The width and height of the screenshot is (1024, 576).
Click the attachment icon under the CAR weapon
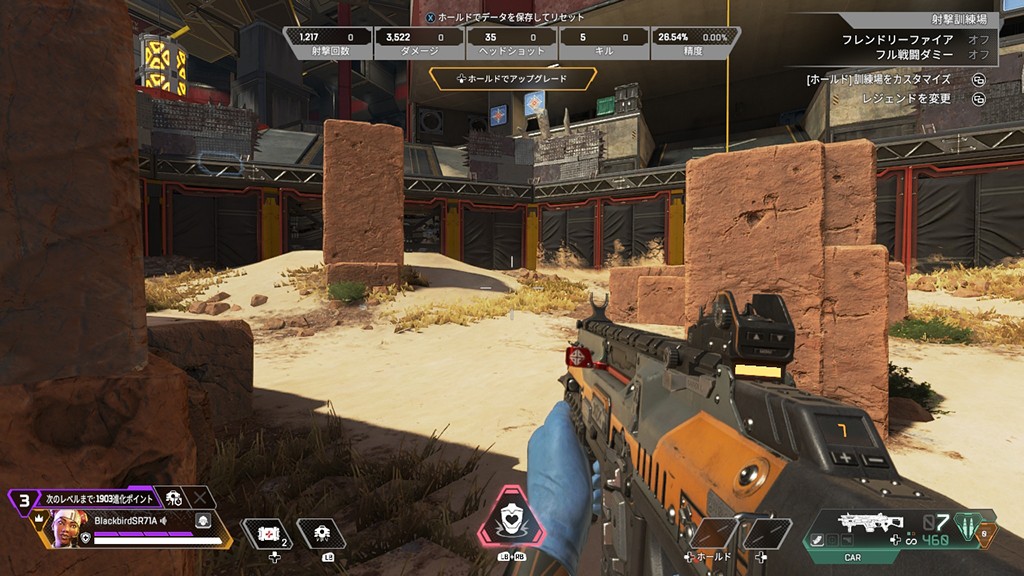(818, 541)
